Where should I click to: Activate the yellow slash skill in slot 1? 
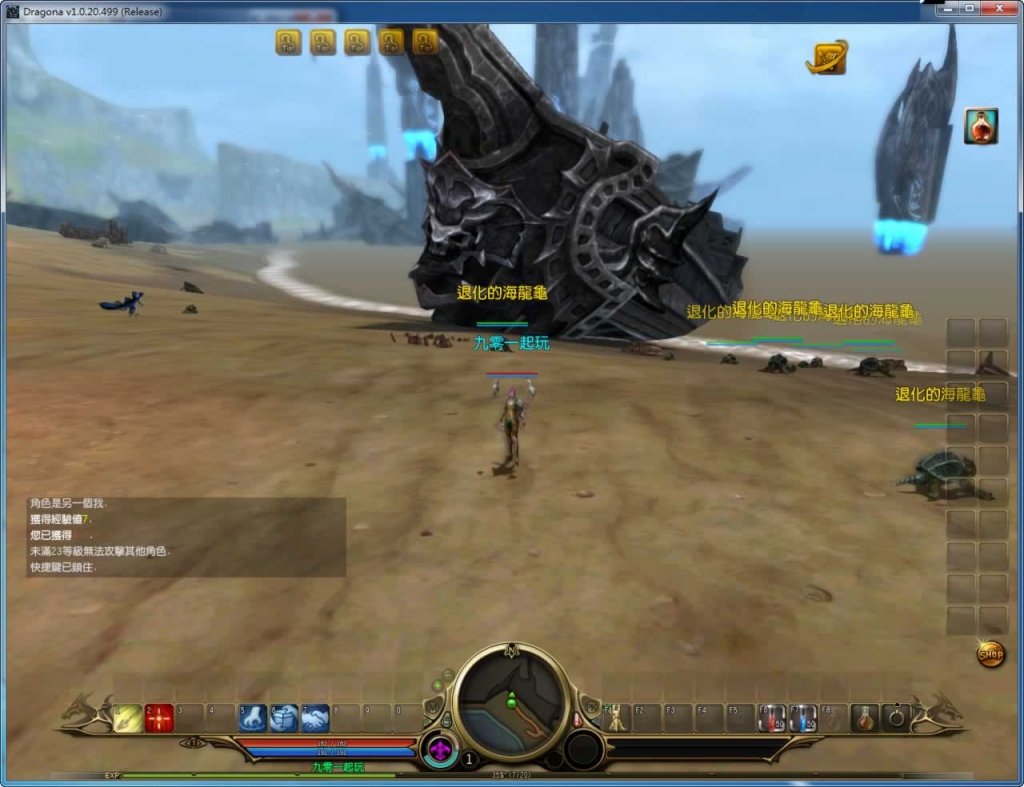(128, 717)
